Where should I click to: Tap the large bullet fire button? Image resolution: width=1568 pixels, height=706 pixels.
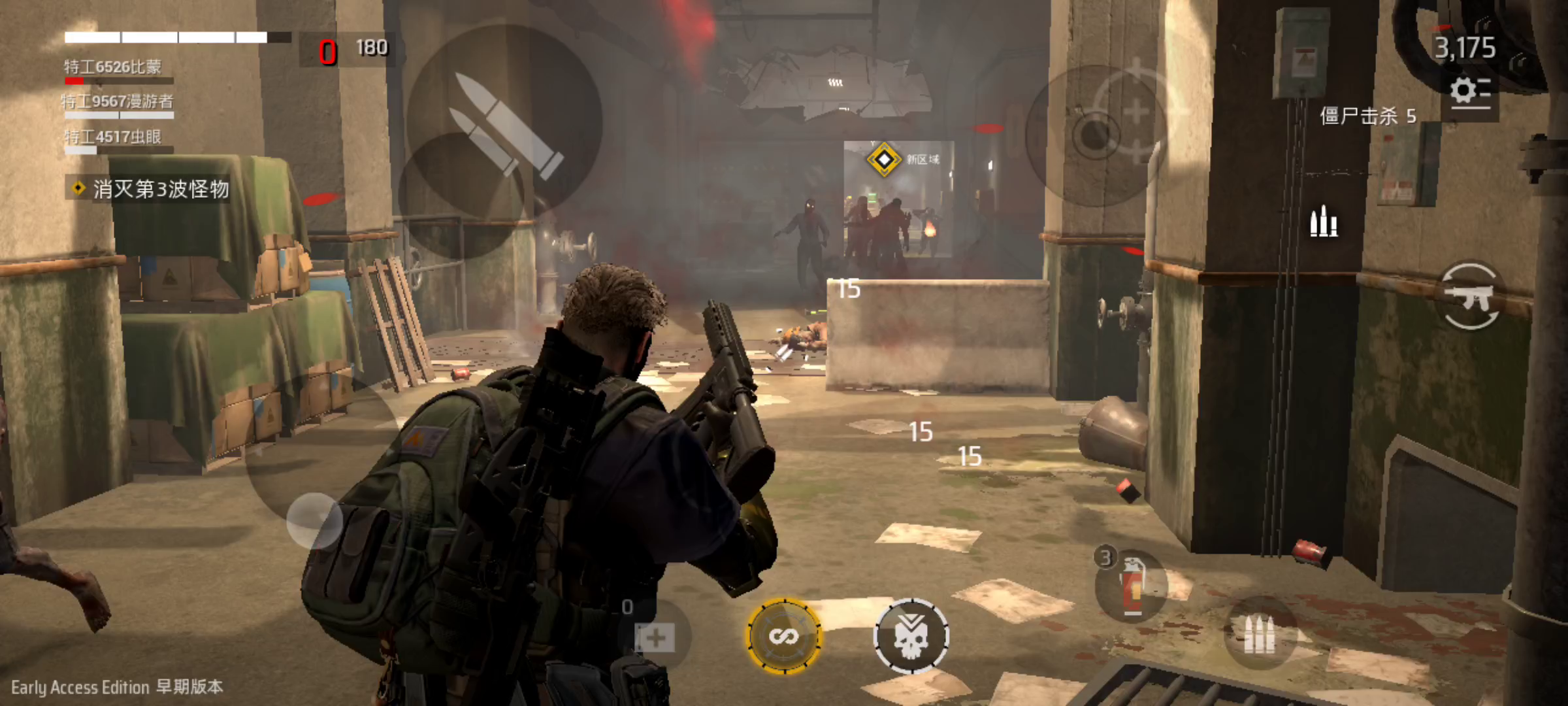(505, 123)
